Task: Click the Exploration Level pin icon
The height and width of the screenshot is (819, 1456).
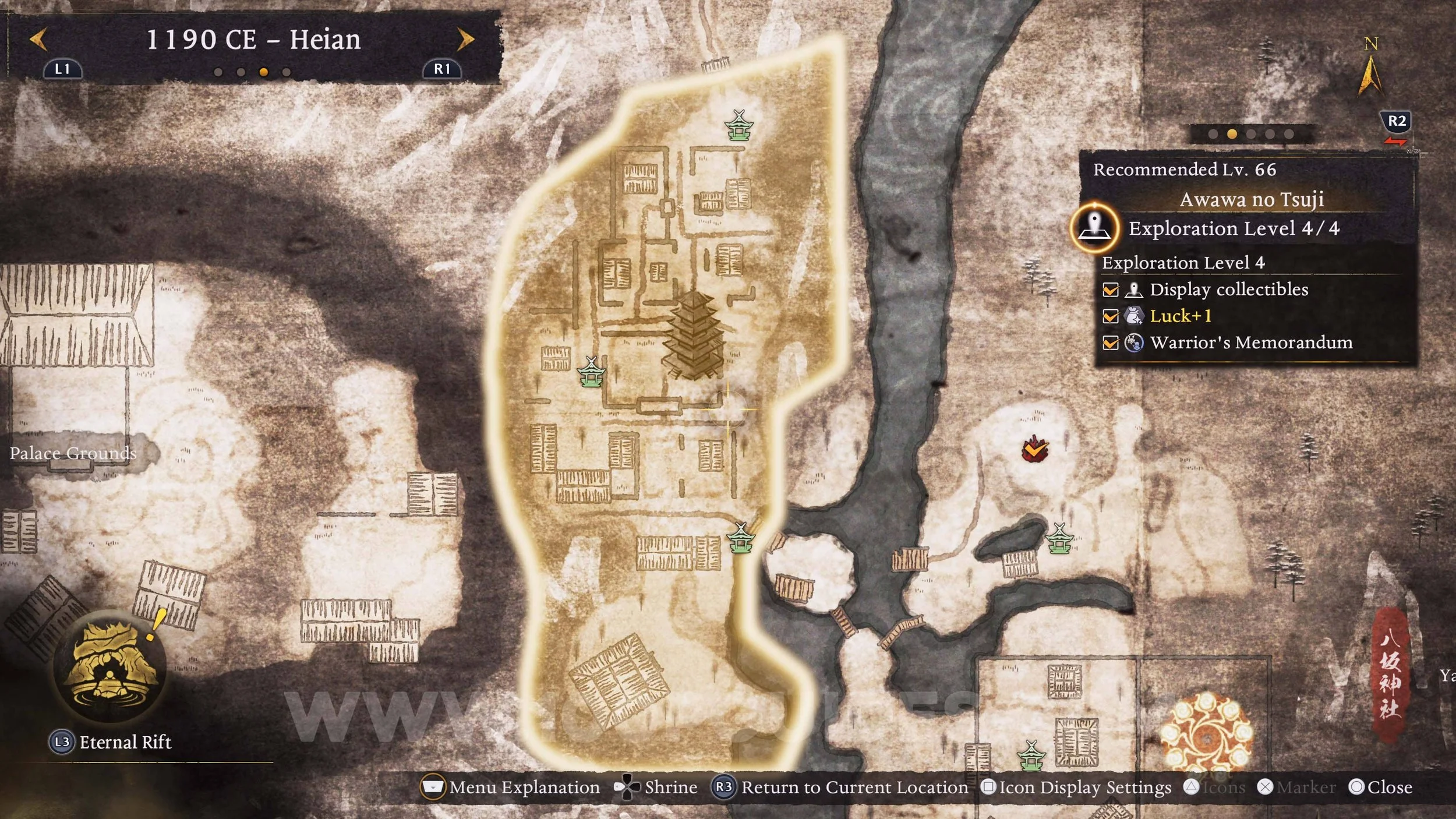Action: point(1094,228)
